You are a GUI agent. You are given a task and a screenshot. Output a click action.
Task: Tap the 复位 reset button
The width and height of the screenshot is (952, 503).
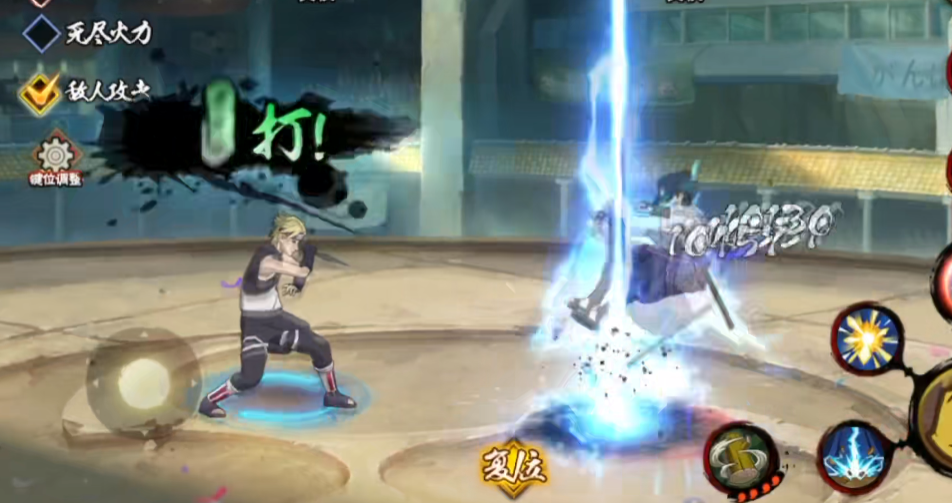[x=511, y=466]
